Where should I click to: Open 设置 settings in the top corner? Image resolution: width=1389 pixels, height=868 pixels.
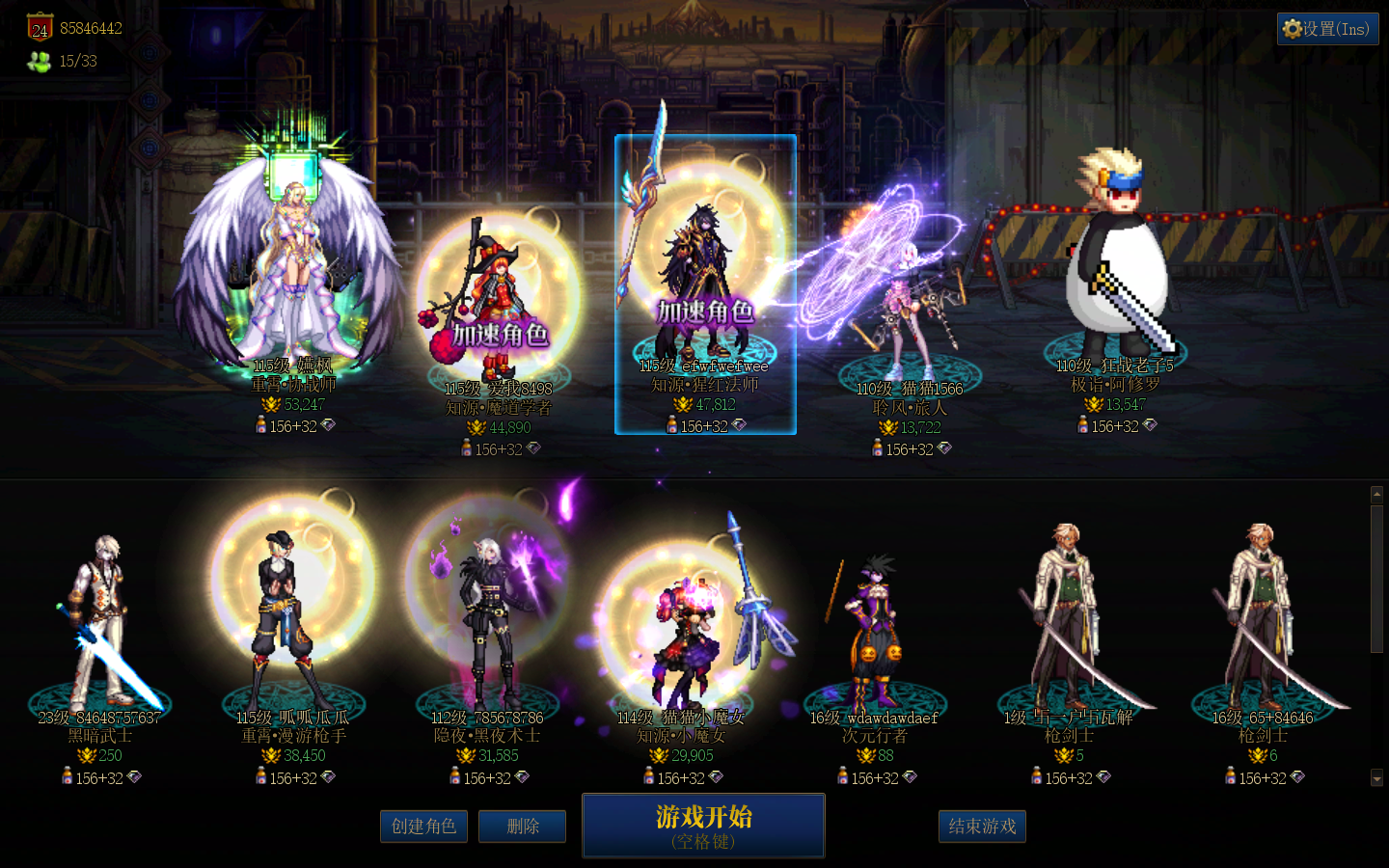[x=1327, y=29]
